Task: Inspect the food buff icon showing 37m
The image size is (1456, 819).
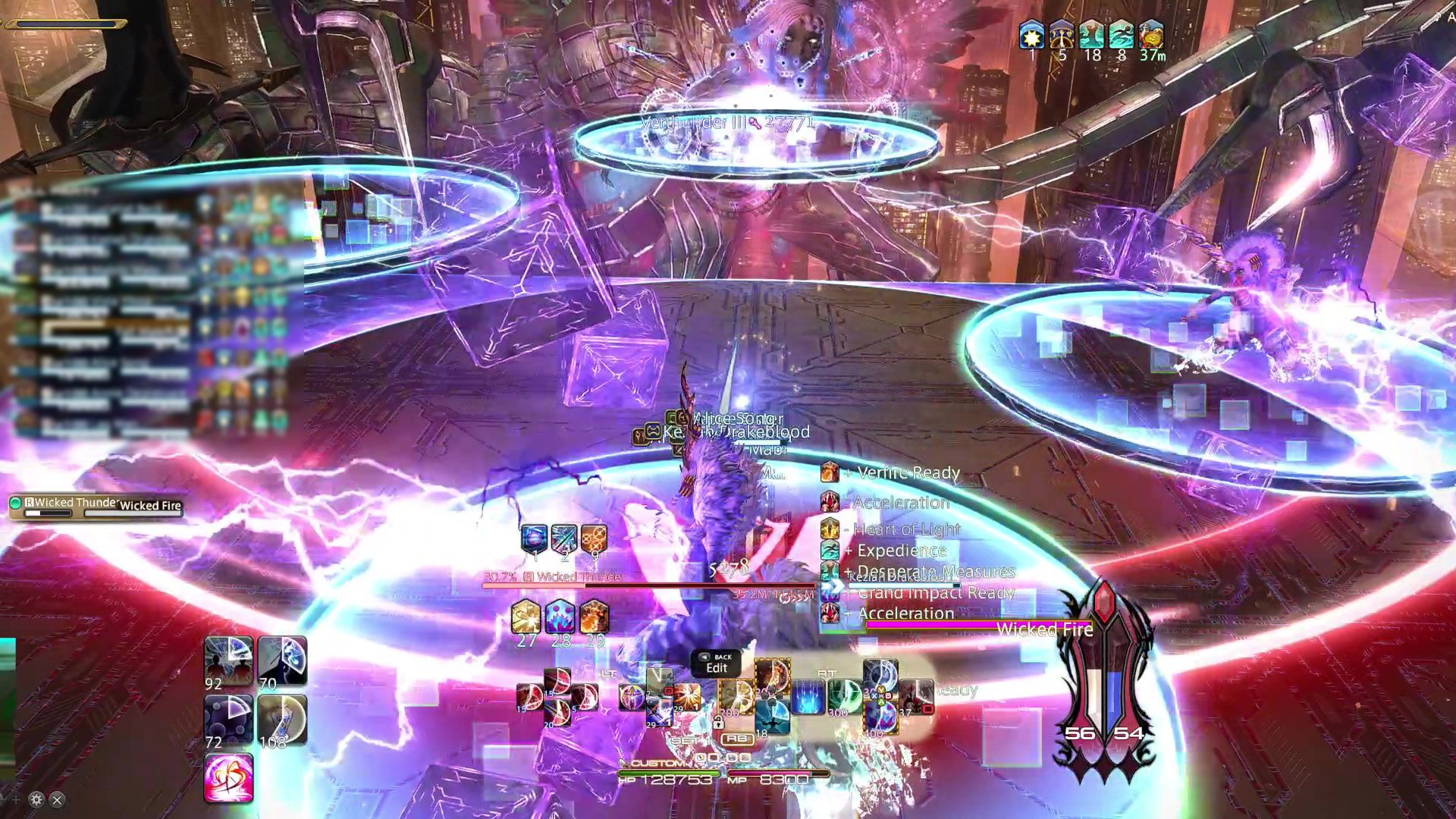Action: coord(1151,36)
